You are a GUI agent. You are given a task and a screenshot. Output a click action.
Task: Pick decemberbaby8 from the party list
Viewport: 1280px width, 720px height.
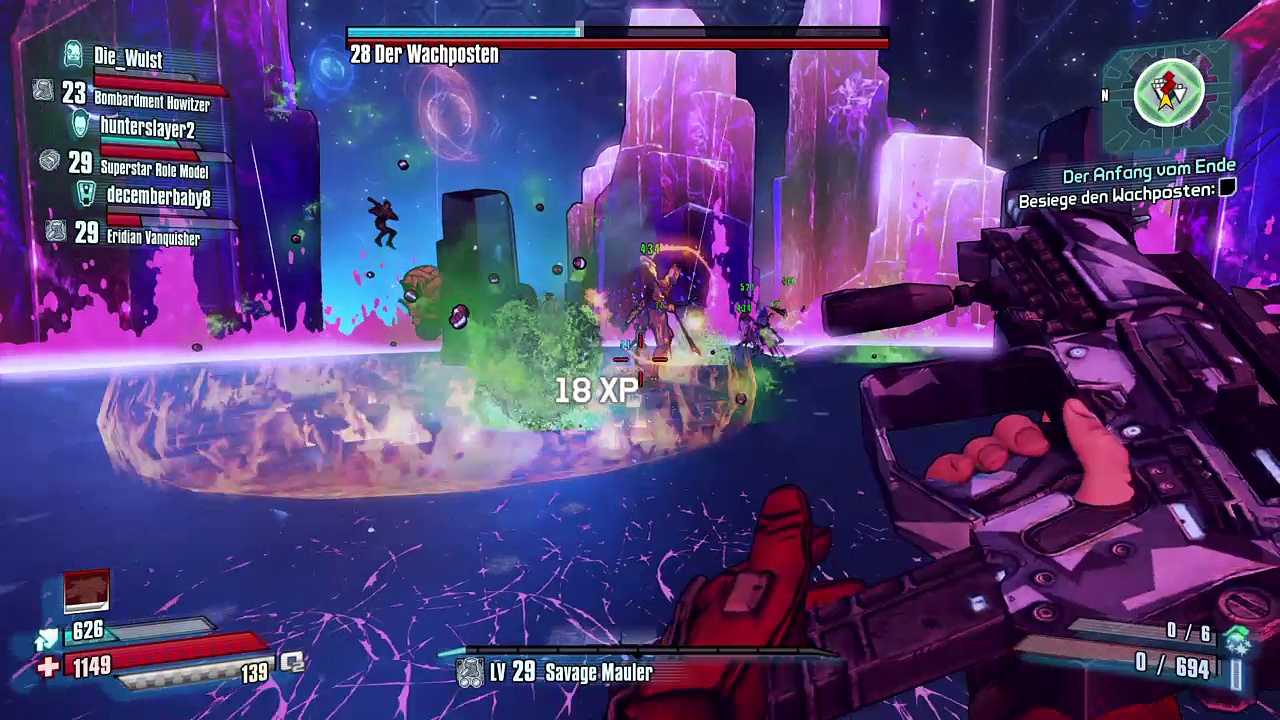click(158, 197)
